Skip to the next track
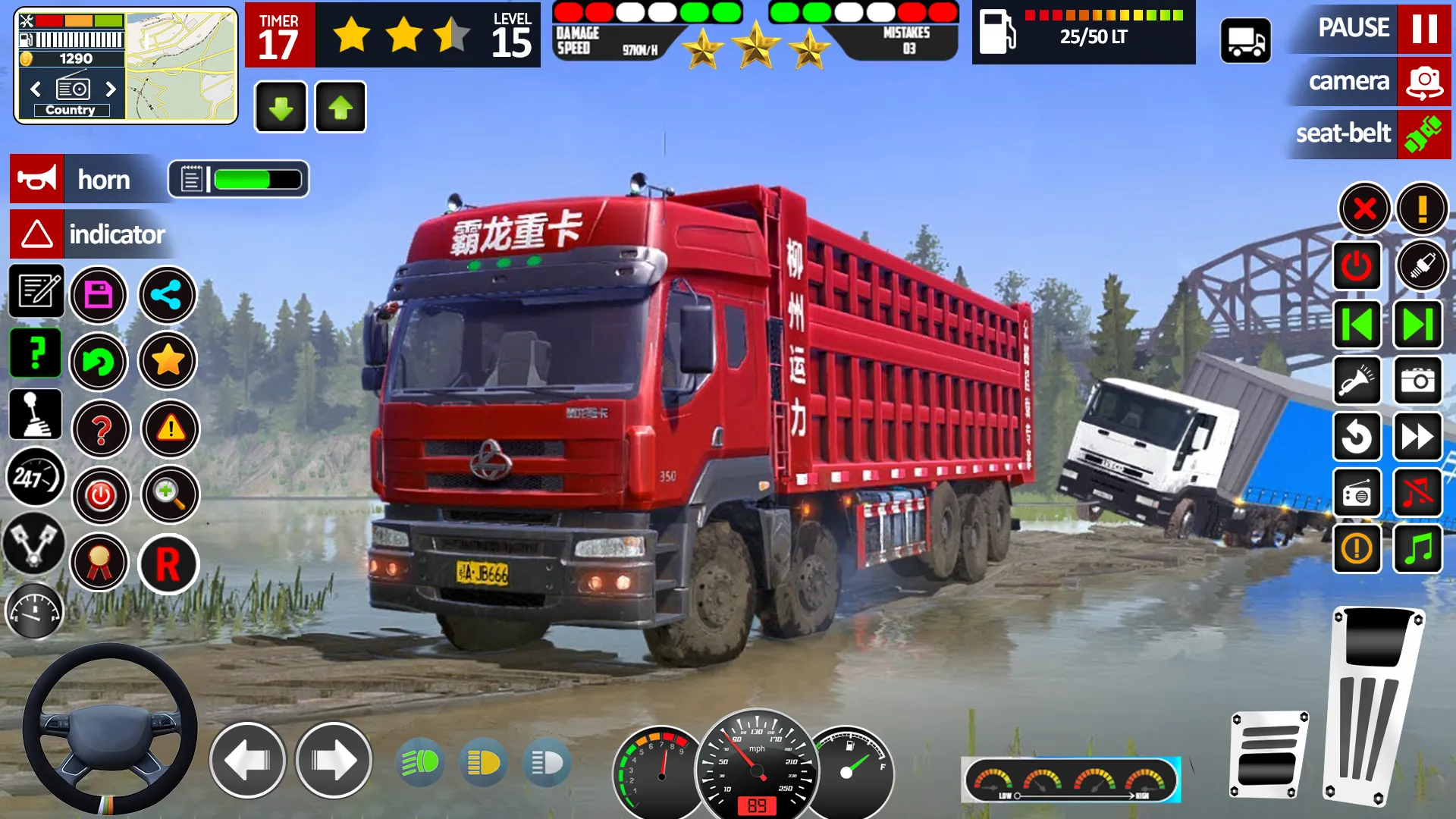The width and height of the screenshot is (1456, 819). pyautogui.click(x=1417, y=325)
